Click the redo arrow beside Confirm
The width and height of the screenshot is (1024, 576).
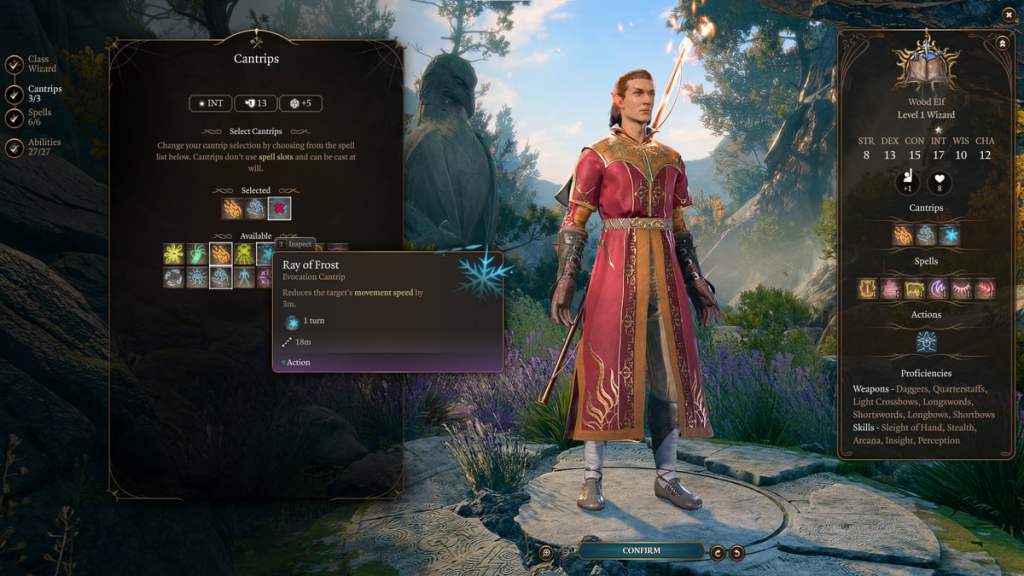(x=737, y=552)
